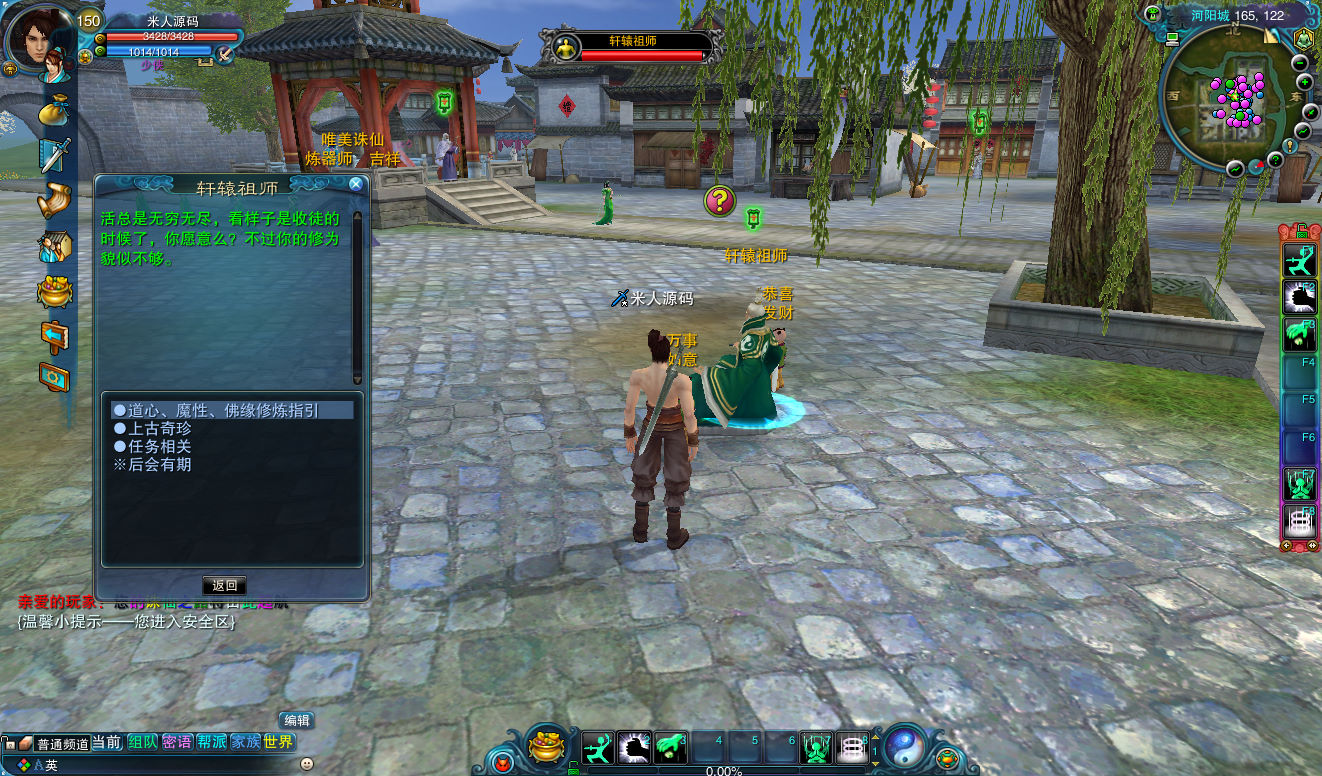Click the yin-yang orb button
The height and width of the screenshot is (776, 1322).
(904, 746)
